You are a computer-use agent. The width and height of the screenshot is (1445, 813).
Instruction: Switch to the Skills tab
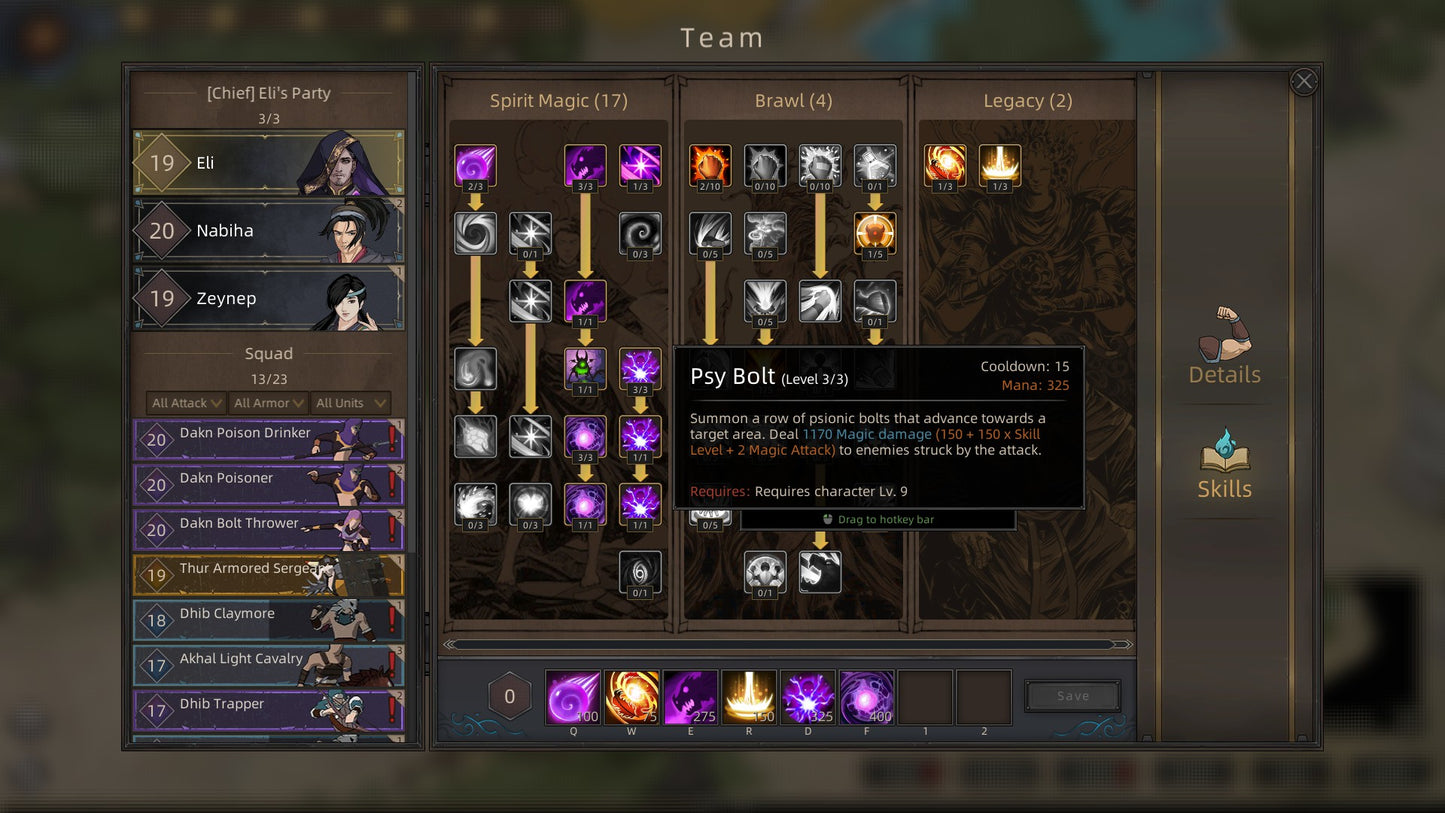pyautogui.click(x=1224, y=464)
